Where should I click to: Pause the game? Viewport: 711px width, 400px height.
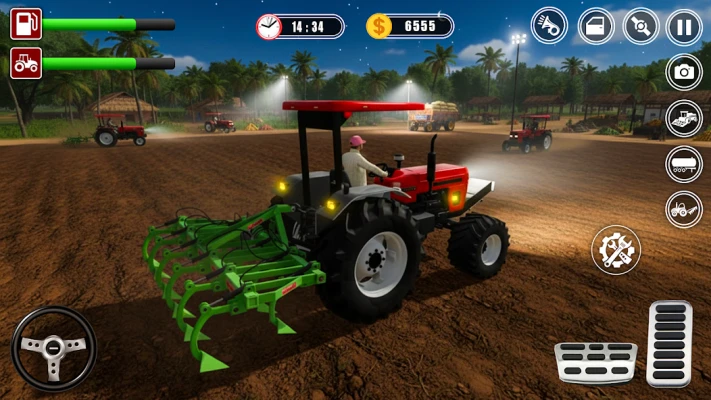[x=684, y=25]
